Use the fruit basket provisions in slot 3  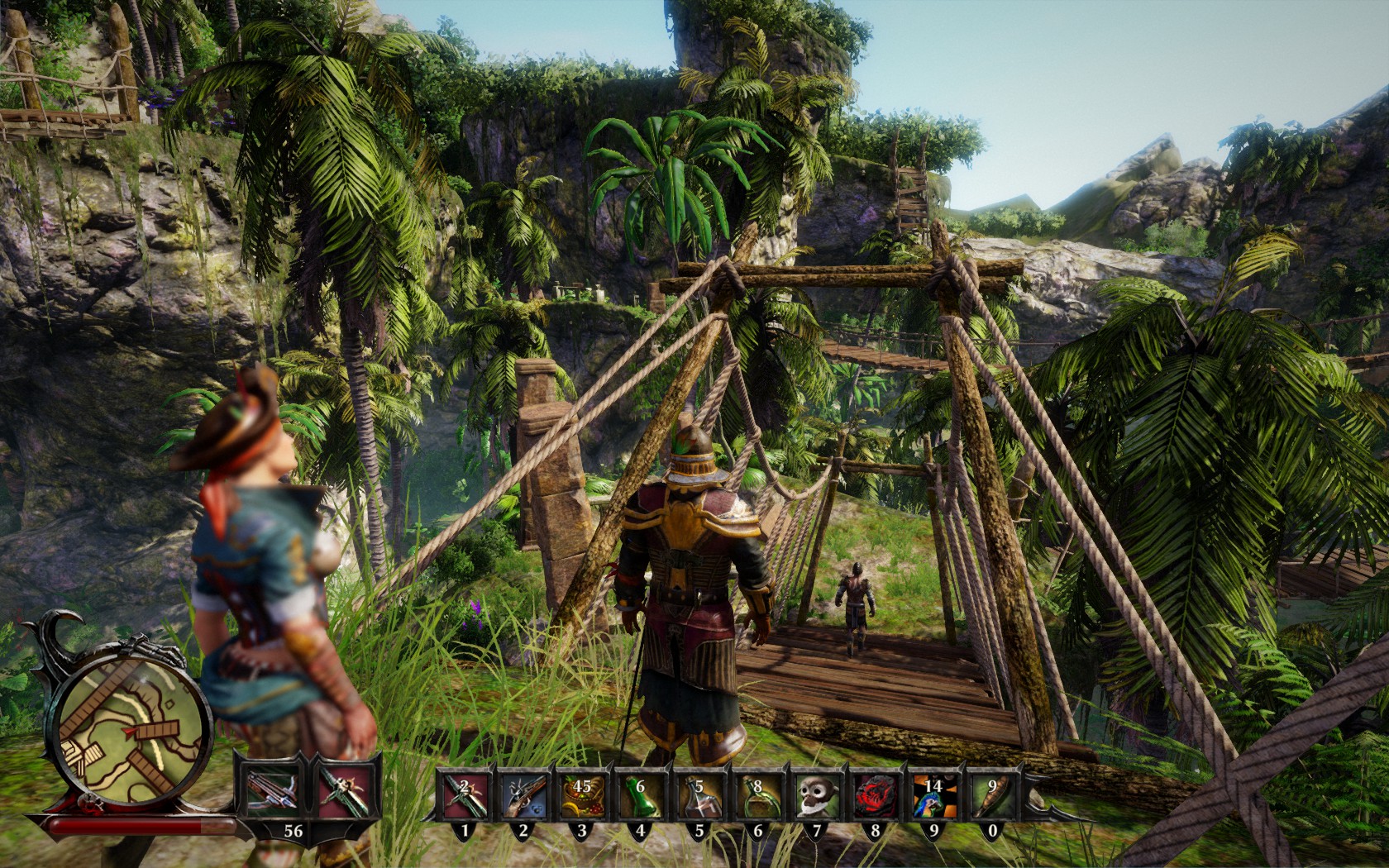click(581, 797)
